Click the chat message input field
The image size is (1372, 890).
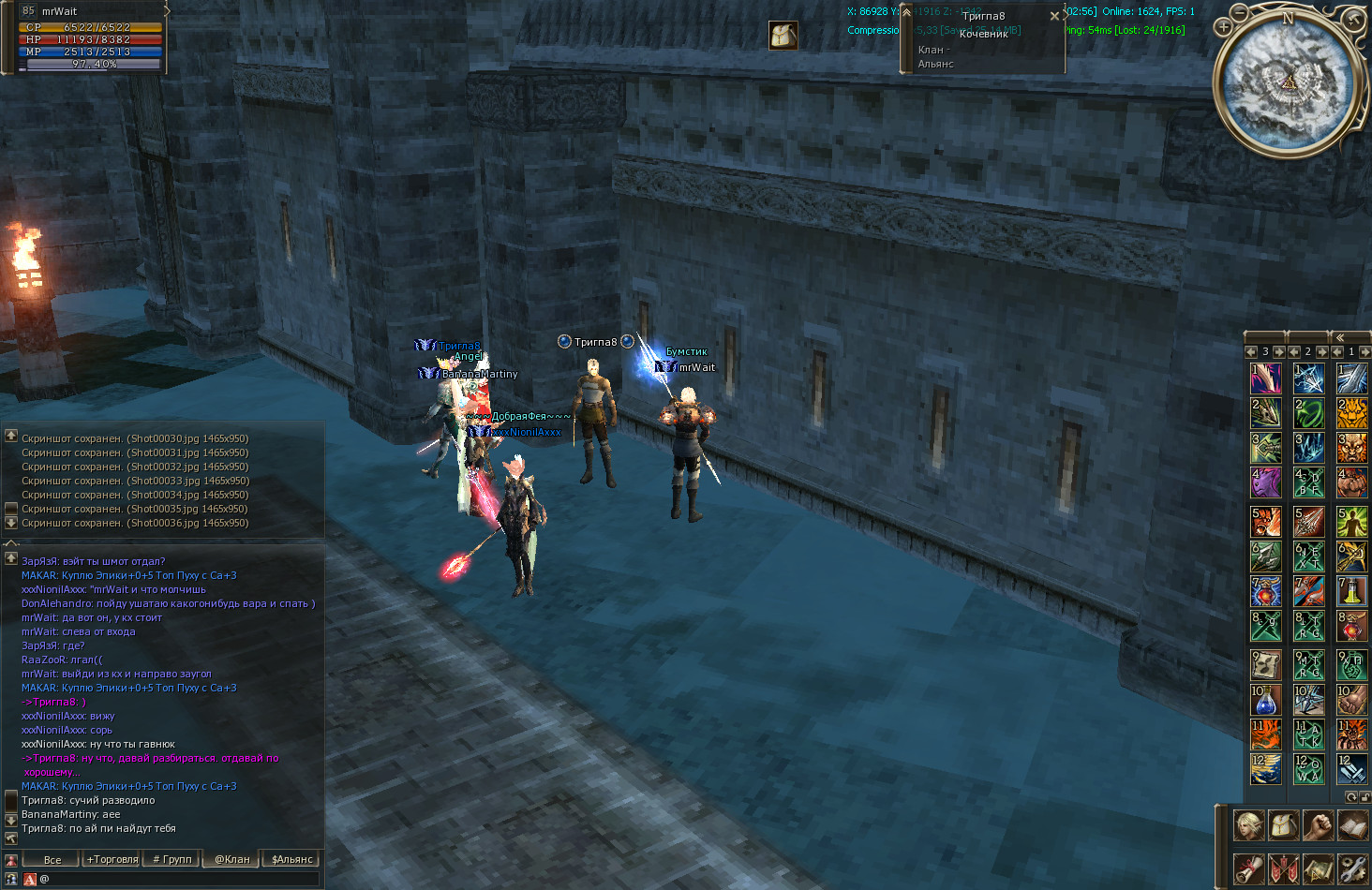tap(178, 879)
